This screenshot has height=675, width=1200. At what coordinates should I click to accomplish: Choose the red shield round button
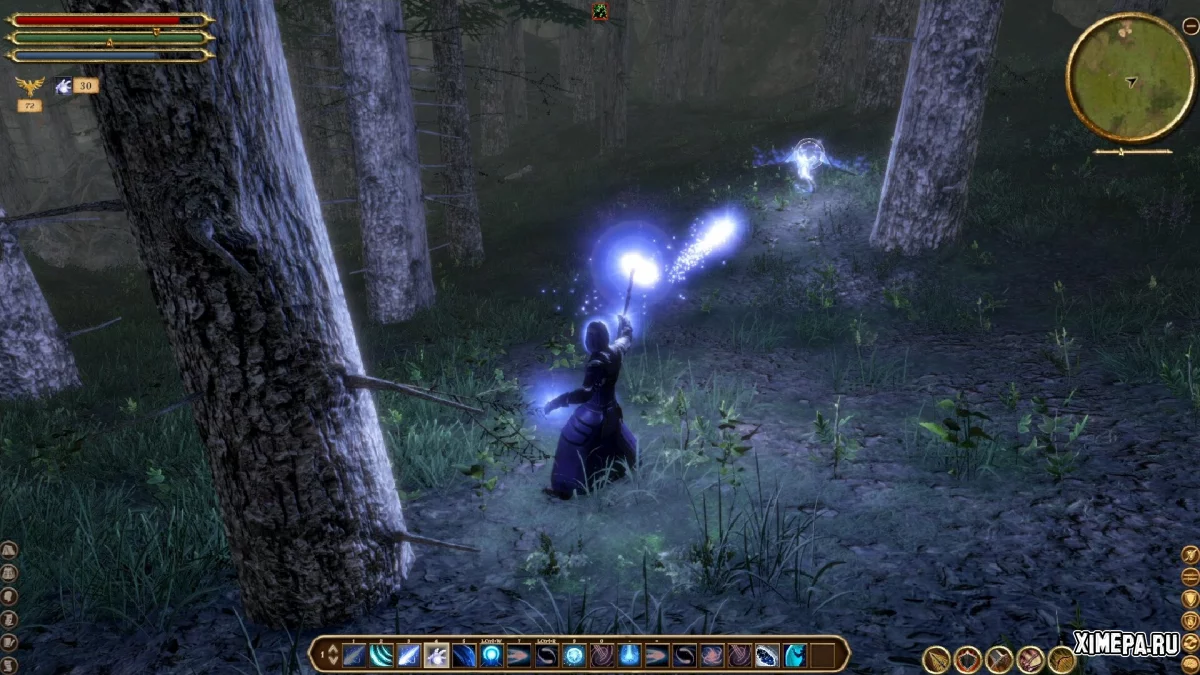tap(968, 659)
